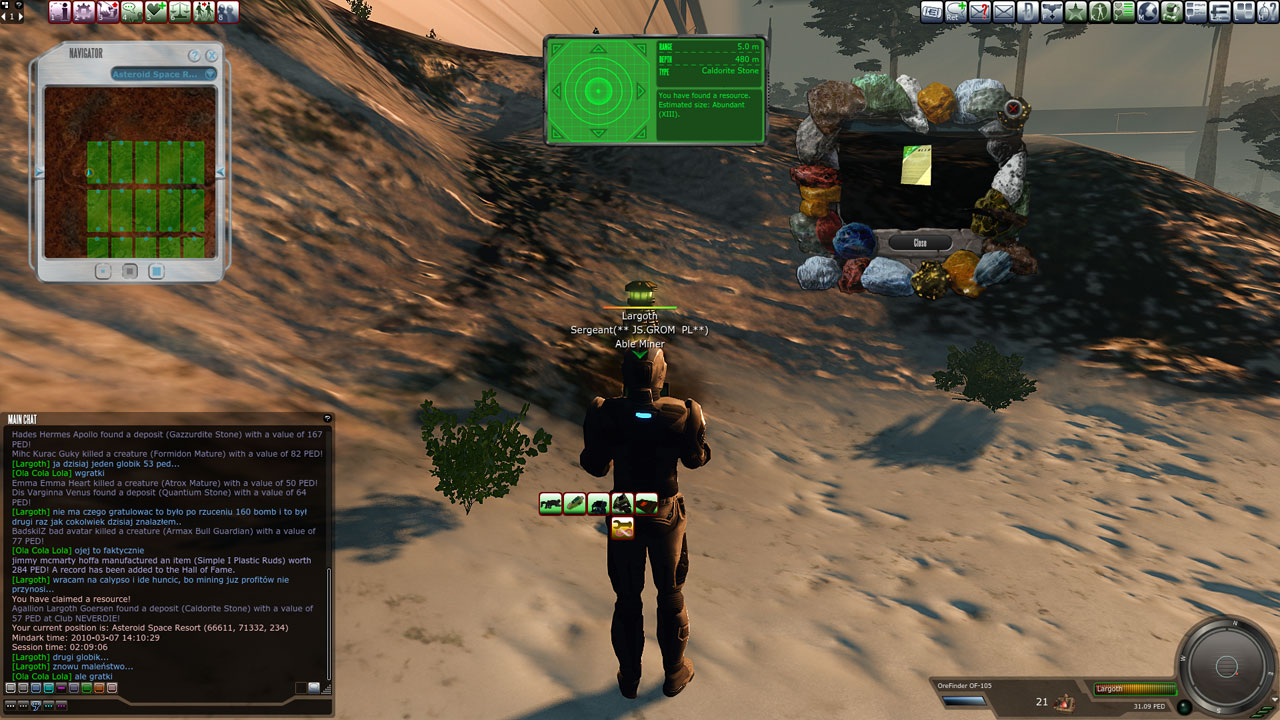Click the green star icon in the top-right toolbar
Image resolution: width=1280 pixels, height=720 pixels.
point(1075,12)
